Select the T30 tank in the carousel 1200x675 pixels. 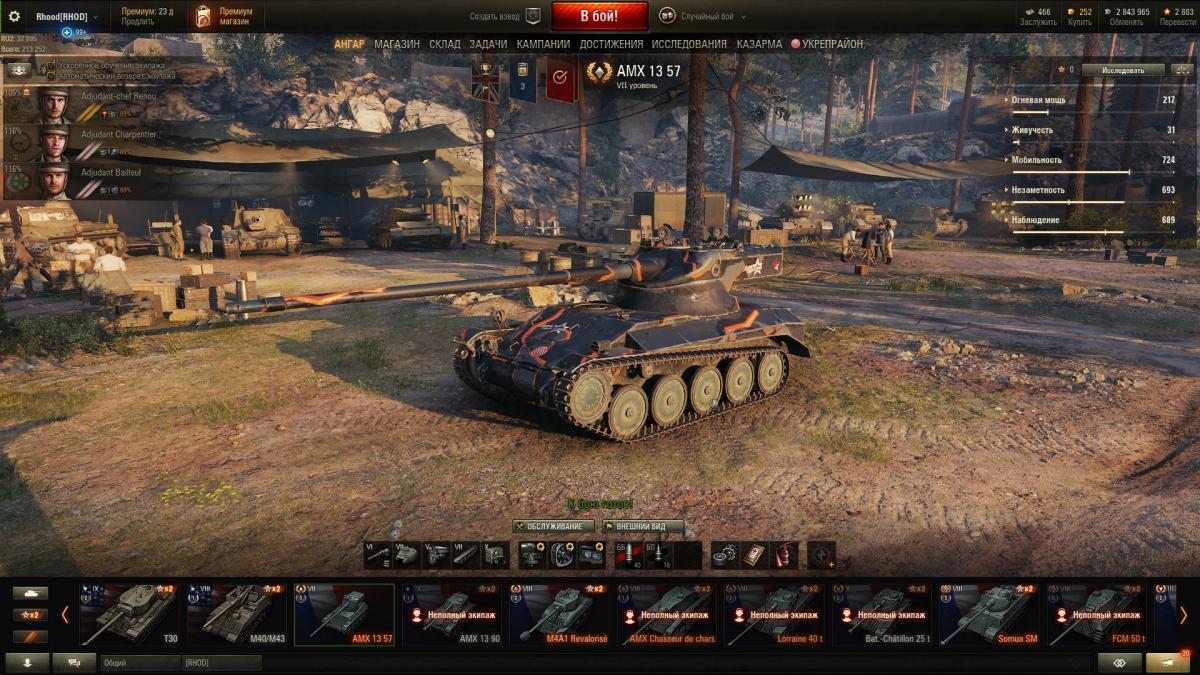(x=129, y=614)
